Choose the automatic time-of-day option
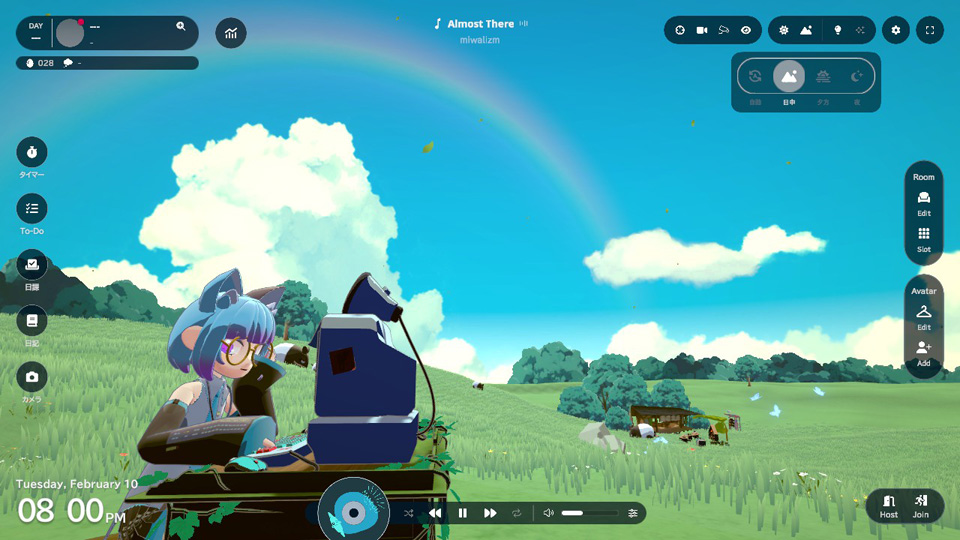960x540 pixels. [x=755, y=77]
